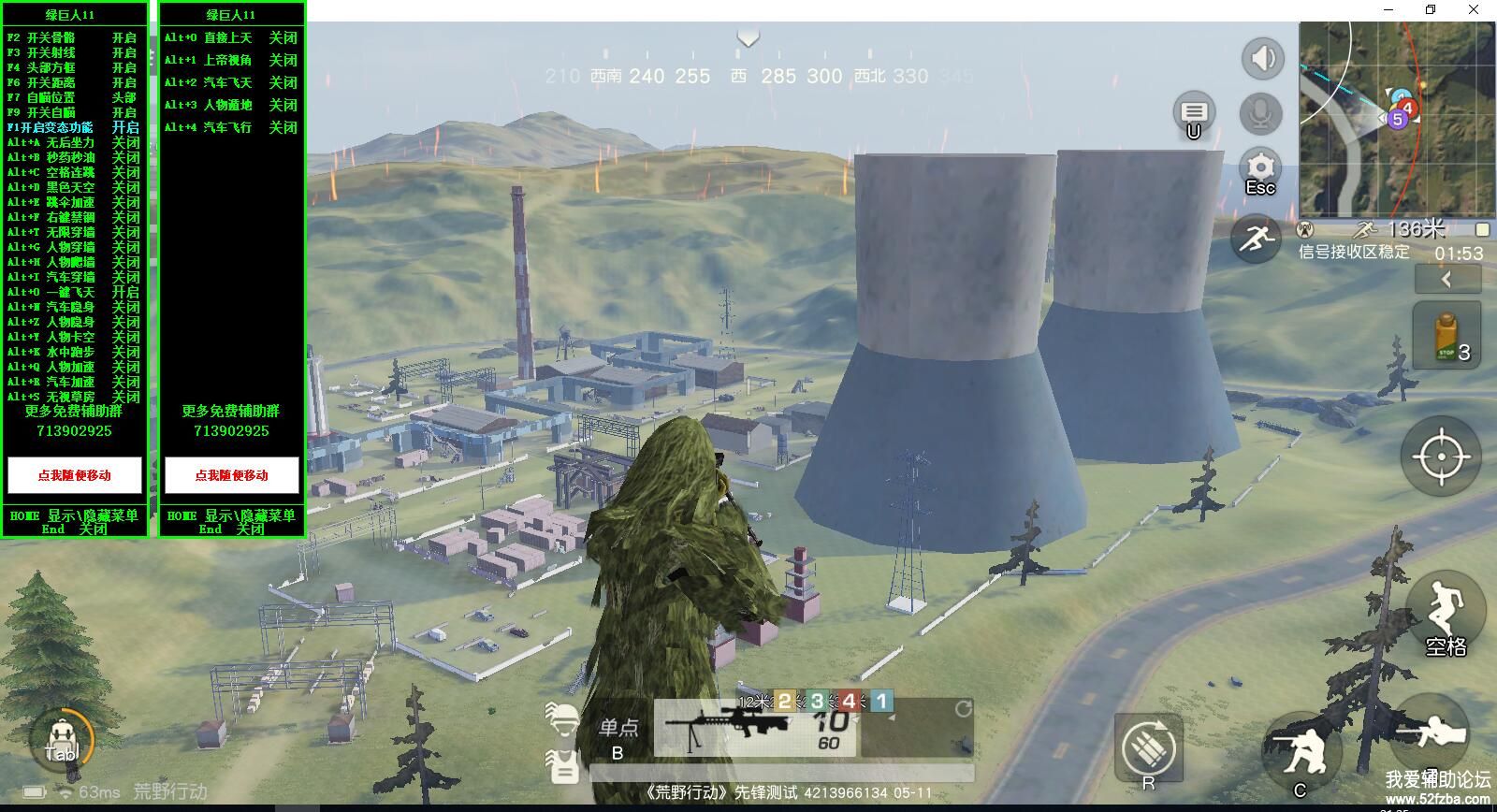Tap the crosshair aim button
The width and height of the screenshot is (1497, 812).
pos(1441,457)
